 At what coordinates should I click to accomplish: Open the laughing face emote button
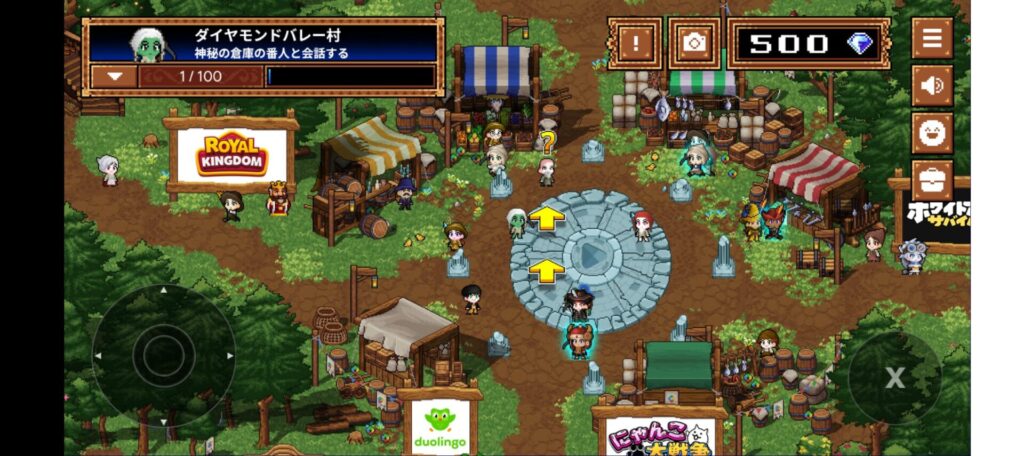pyautogui.click(x=931, y=132)
